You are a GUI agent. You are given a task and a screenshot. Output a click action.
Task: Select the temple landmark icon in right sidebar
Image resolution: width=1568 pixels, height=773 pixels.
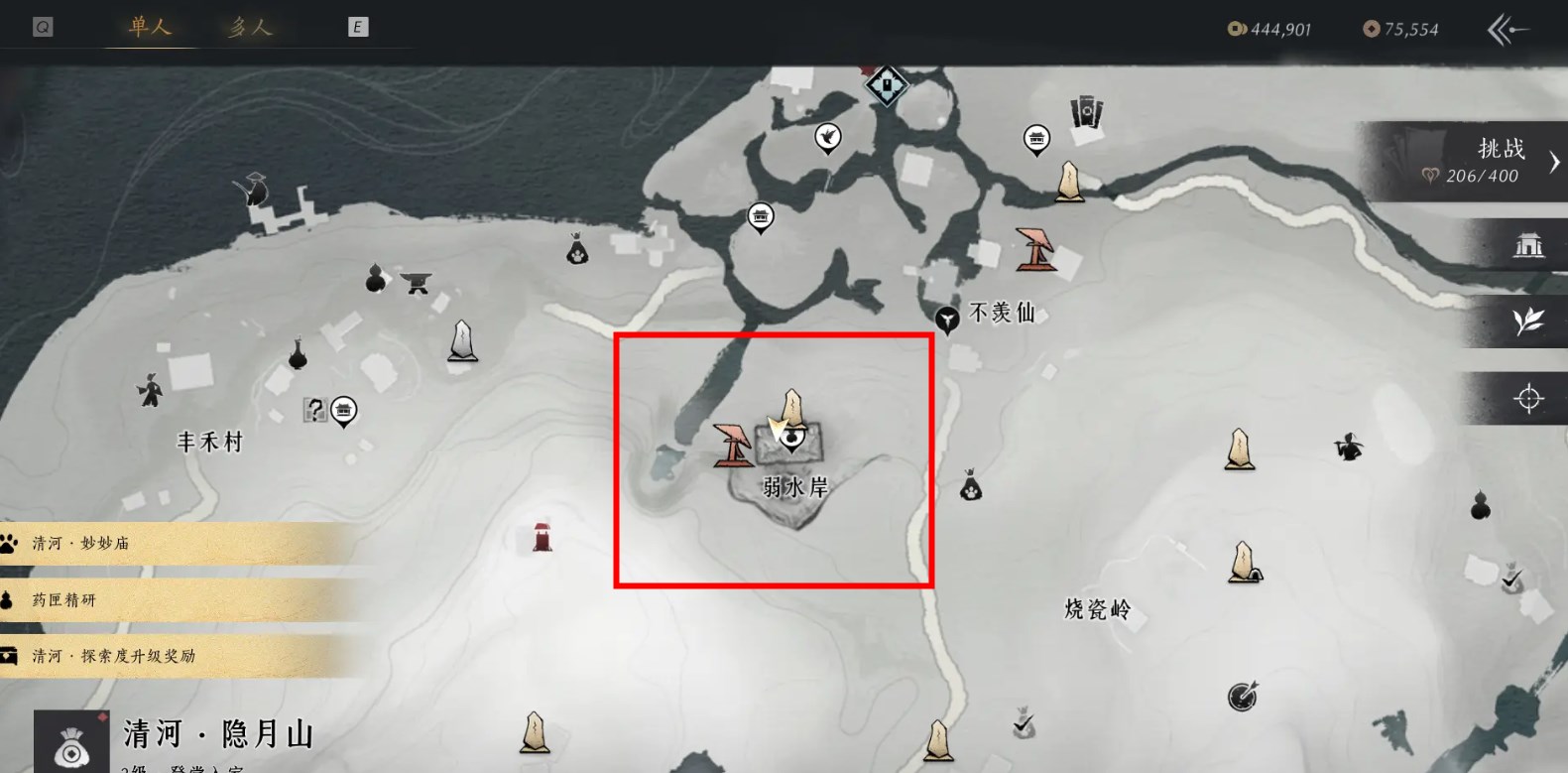point(1528,245)
